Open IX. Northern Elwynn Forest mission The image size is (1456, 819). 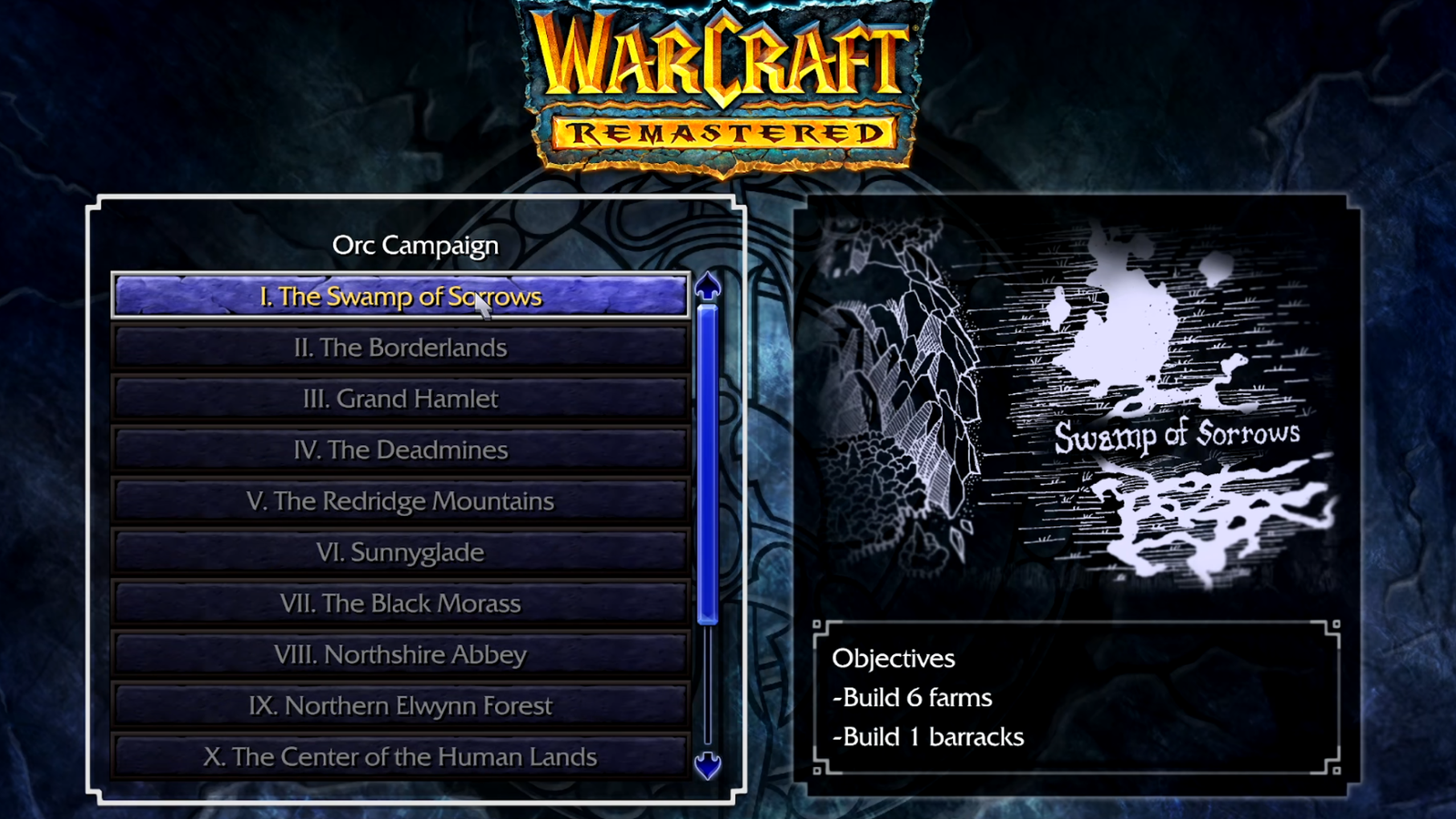400,704
